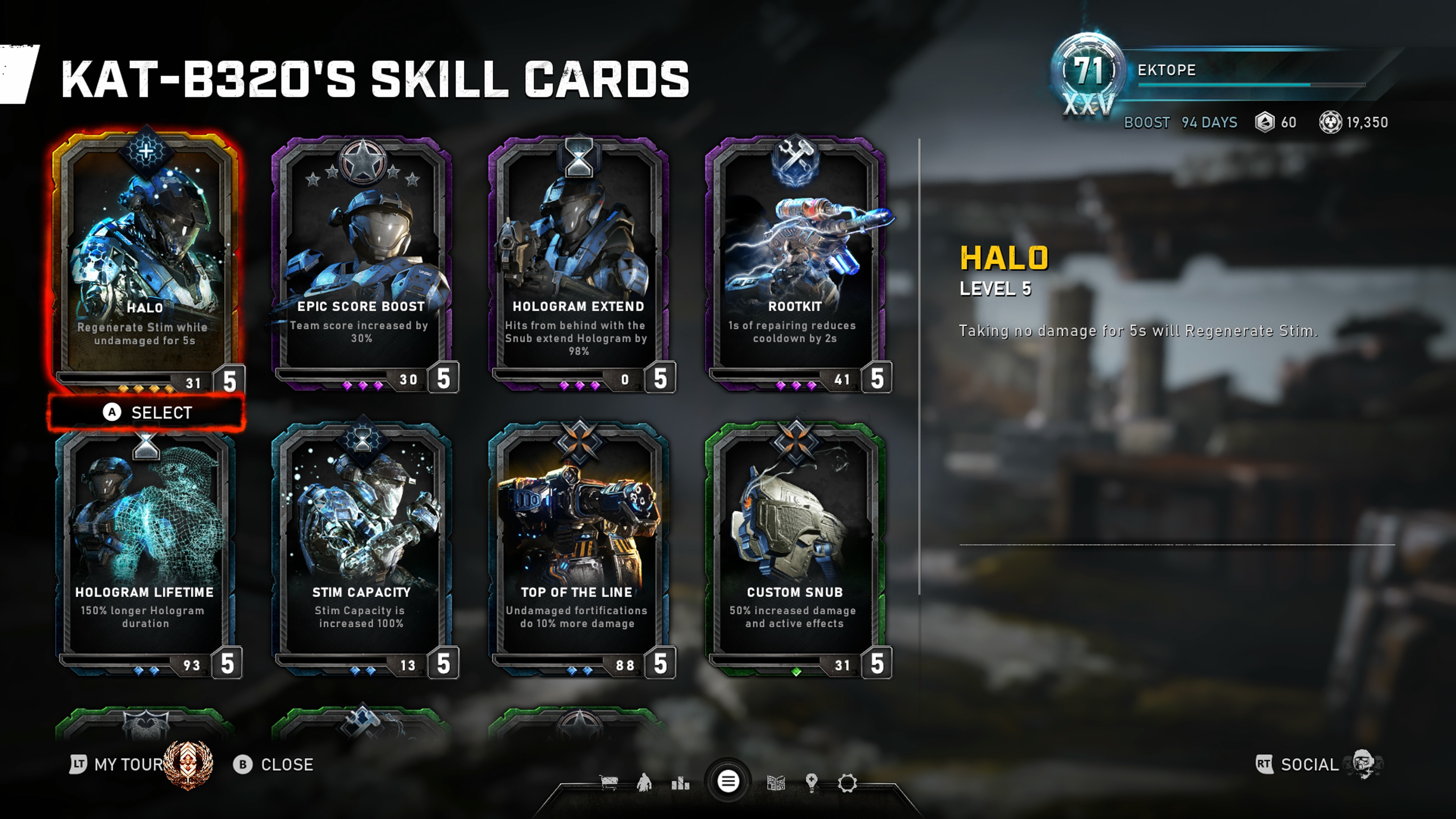Image resolution: width=1456 pixels, height=819 pixels.
Task: Open the store shopping cart icon
Action: click(x=609, y=783)
